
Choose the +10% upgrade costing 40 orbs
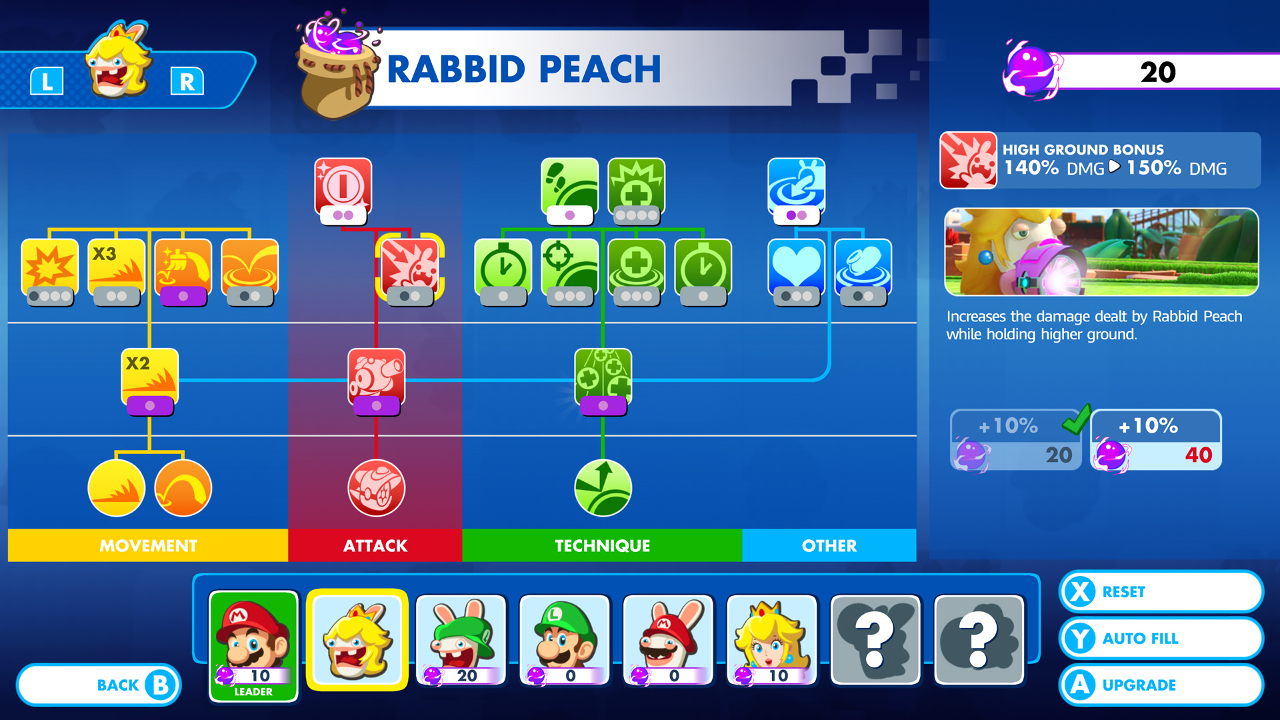point(1155,439)
